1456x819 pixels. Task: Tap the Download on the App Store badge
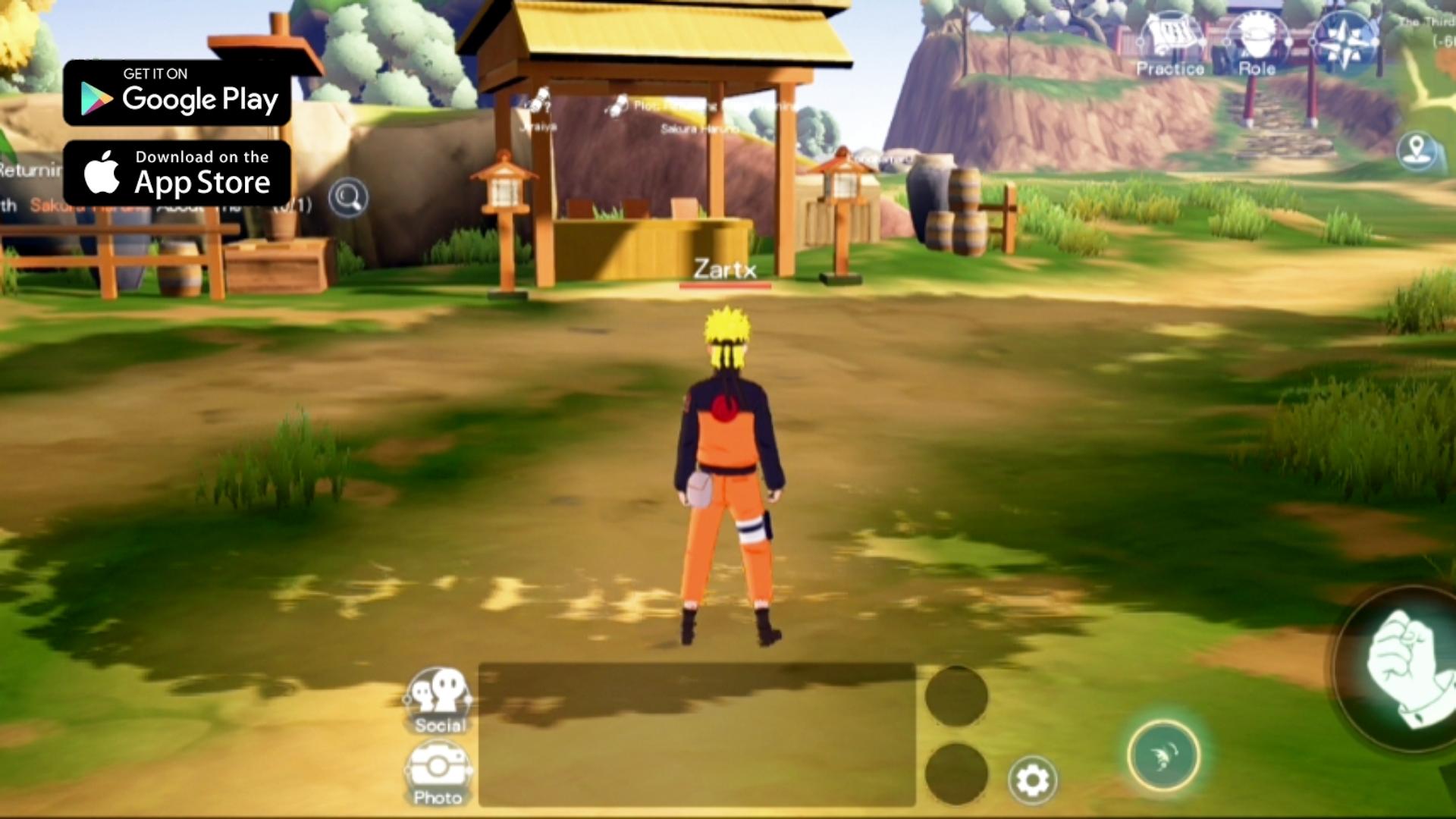(176, 173)
